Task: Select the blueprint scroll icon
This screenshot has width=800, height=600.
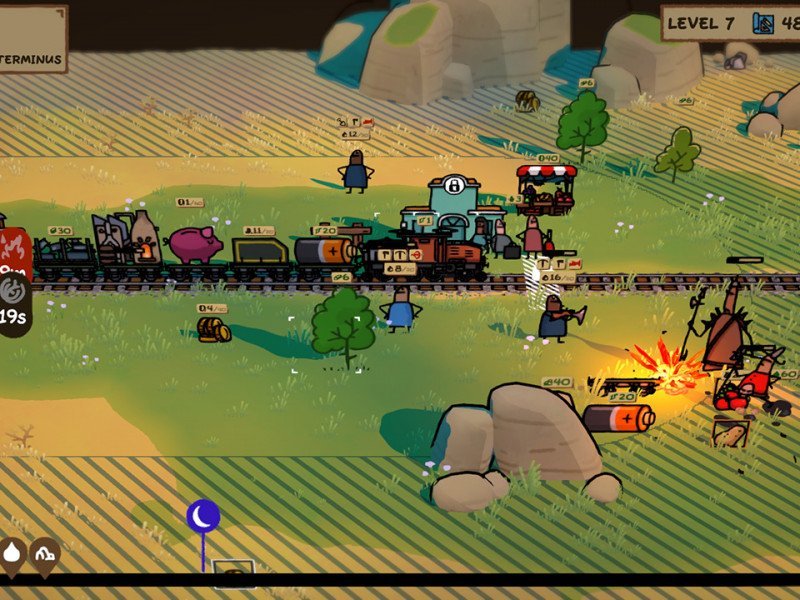Action: 764,23
